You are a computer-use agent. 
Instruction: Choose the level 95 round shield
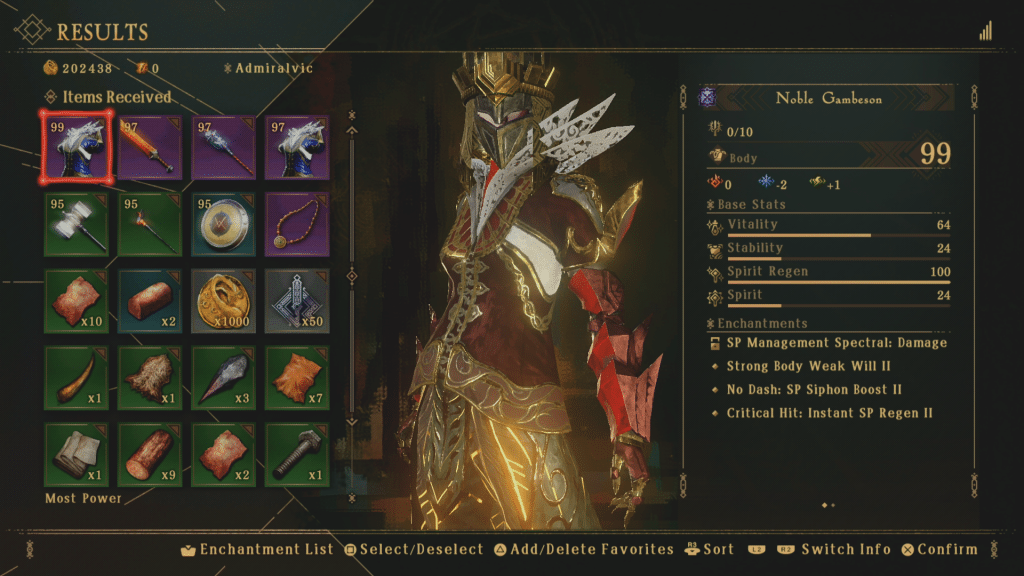pos(223,224)
